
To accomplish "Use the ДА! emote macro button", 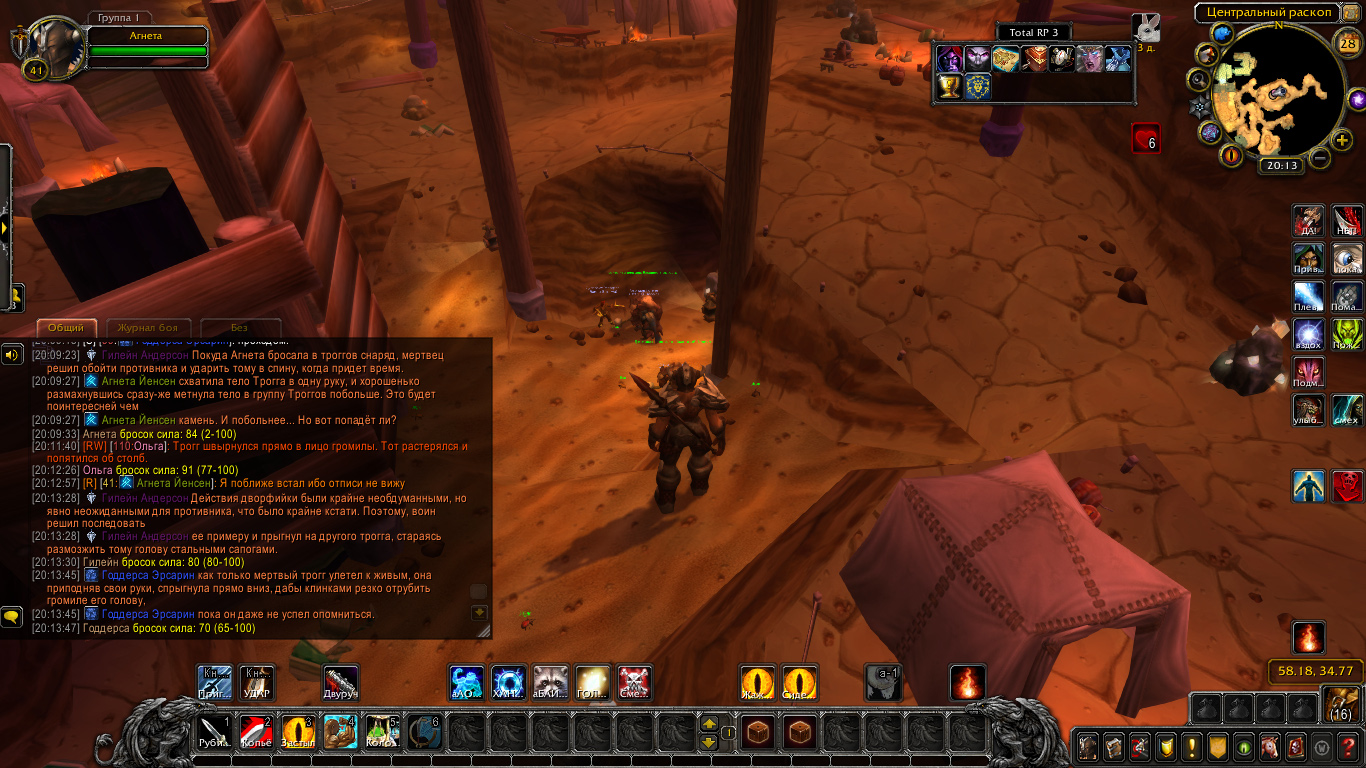I will (x=1308, y=220).
